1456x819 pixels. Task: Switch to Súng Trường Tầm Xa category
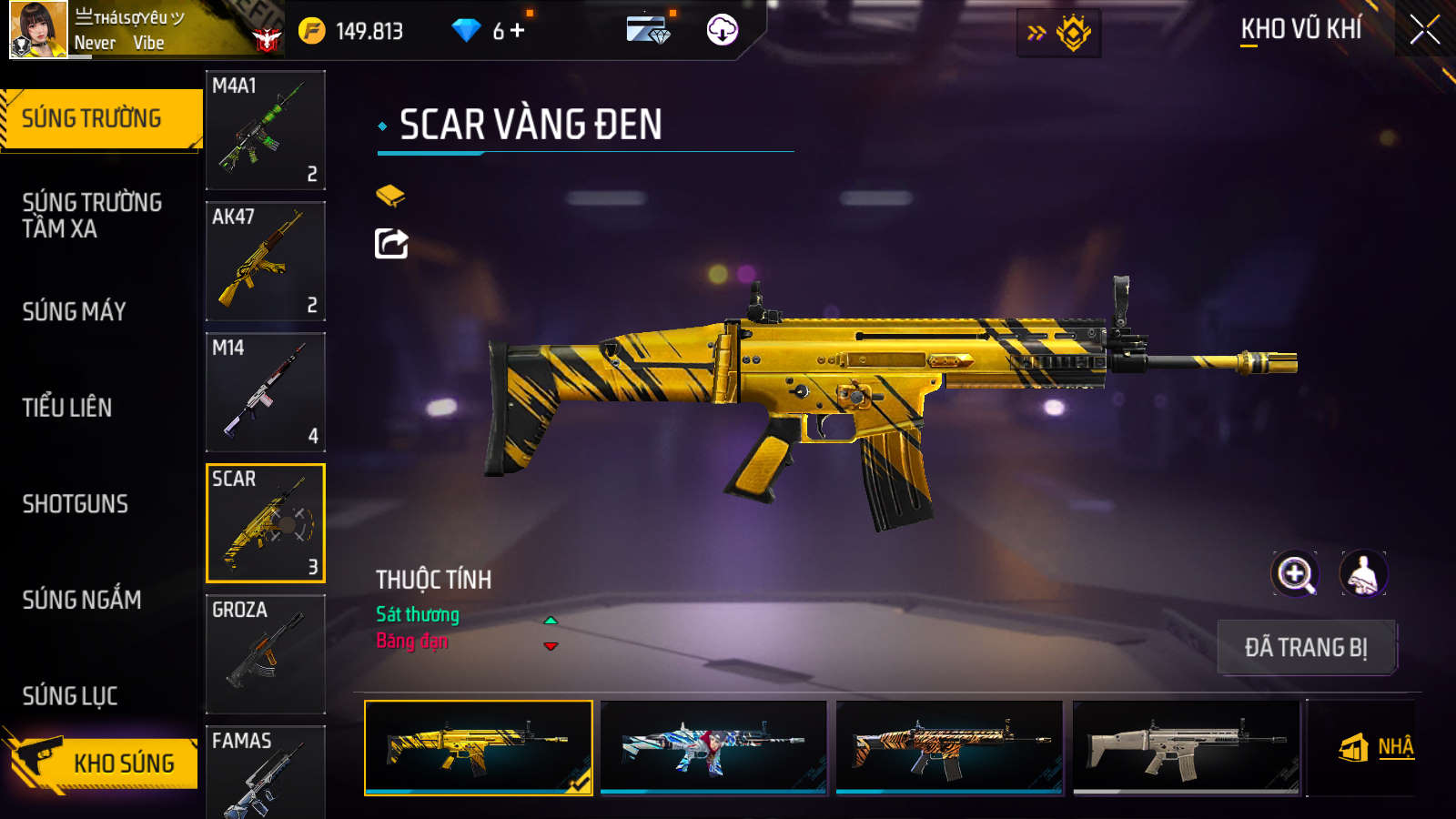pyautogui.click(x=92, y=215)
